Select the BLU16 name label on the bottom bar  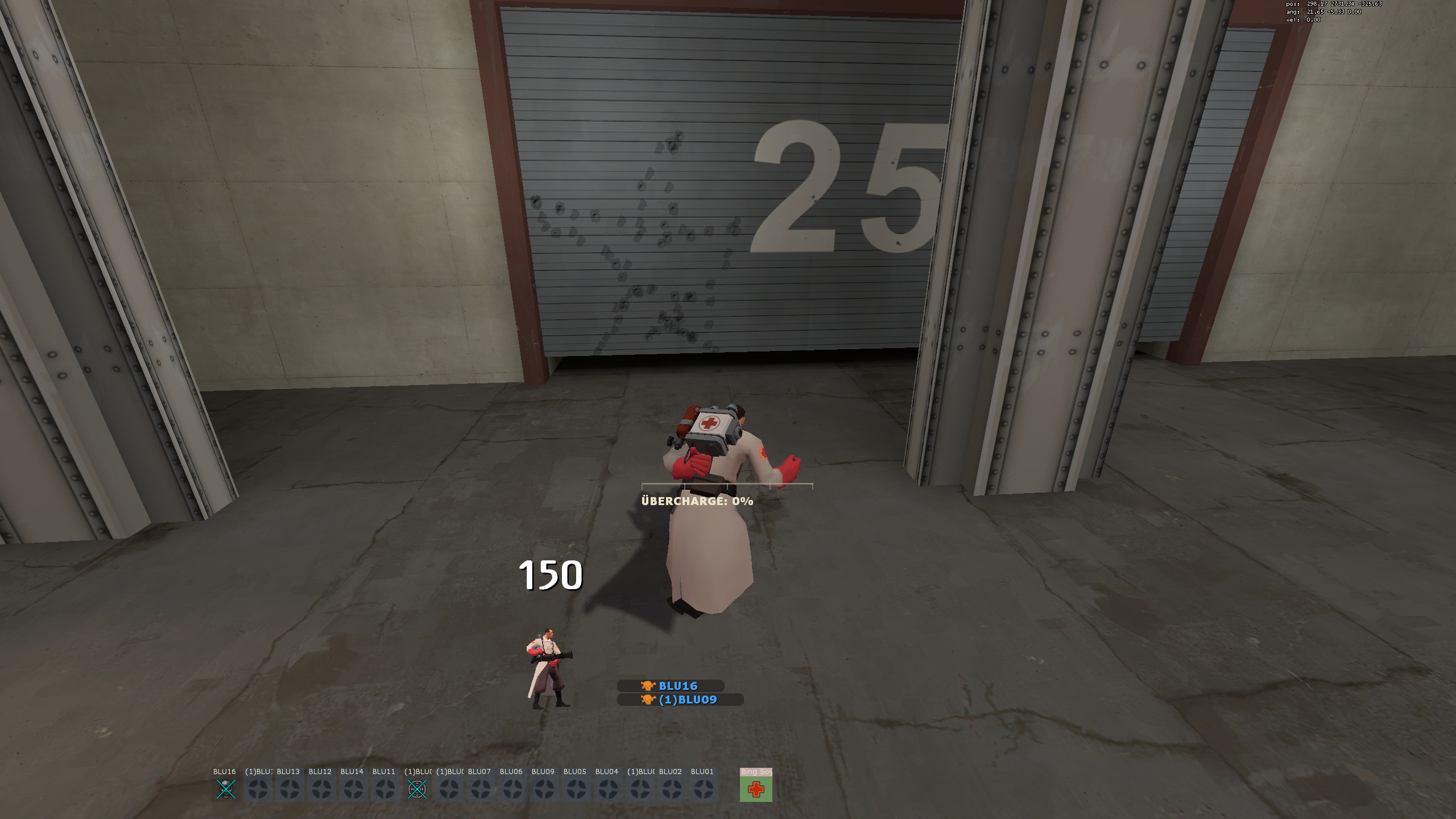[224, 772]
